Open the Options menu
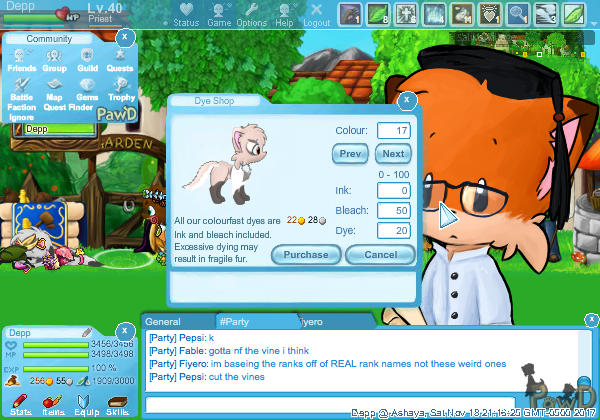600x420 pixels. pyautogui.click(x=251, y=16)
